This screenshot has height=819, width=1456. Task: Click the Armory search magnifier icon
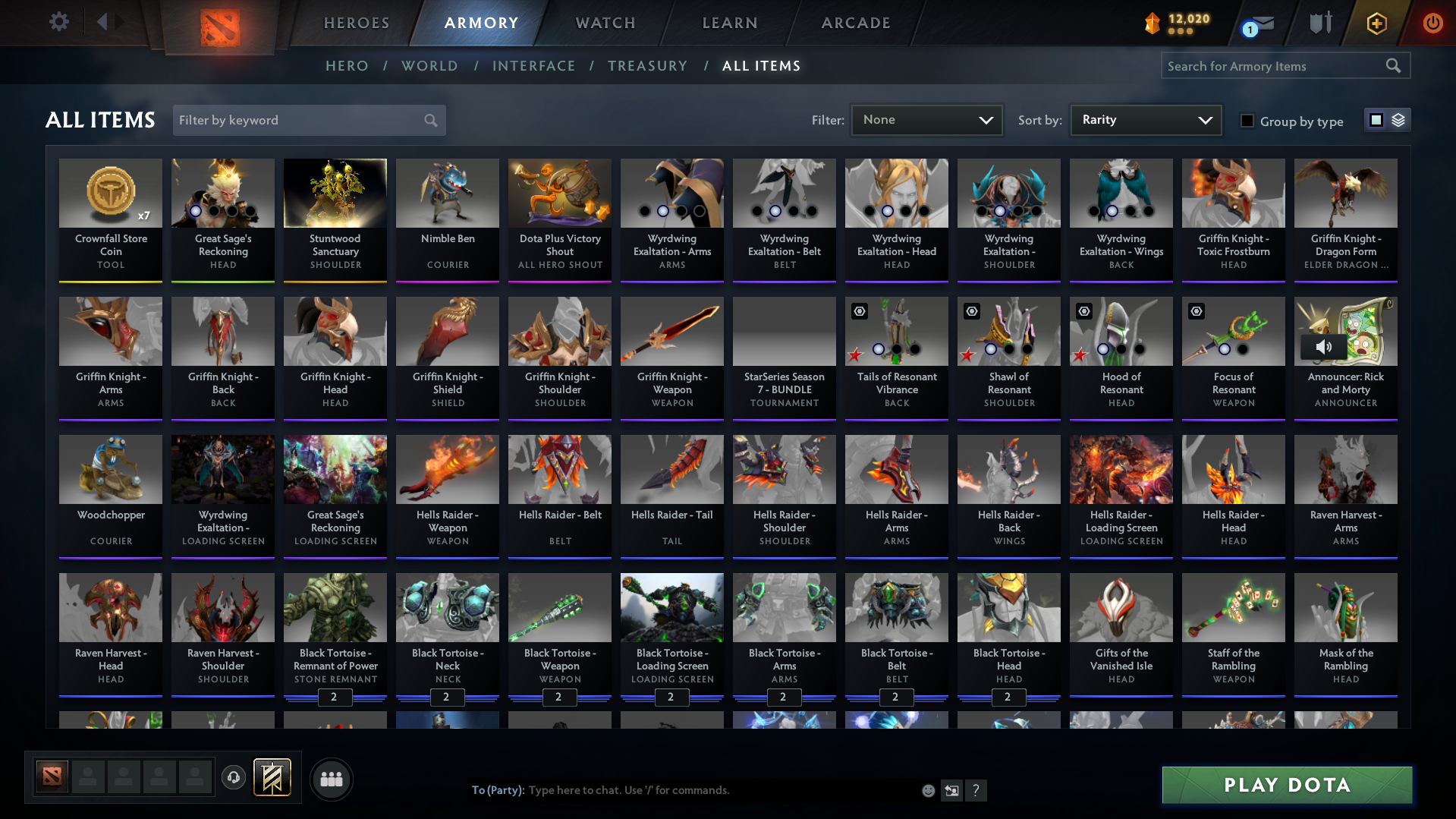click(1394, 65)
